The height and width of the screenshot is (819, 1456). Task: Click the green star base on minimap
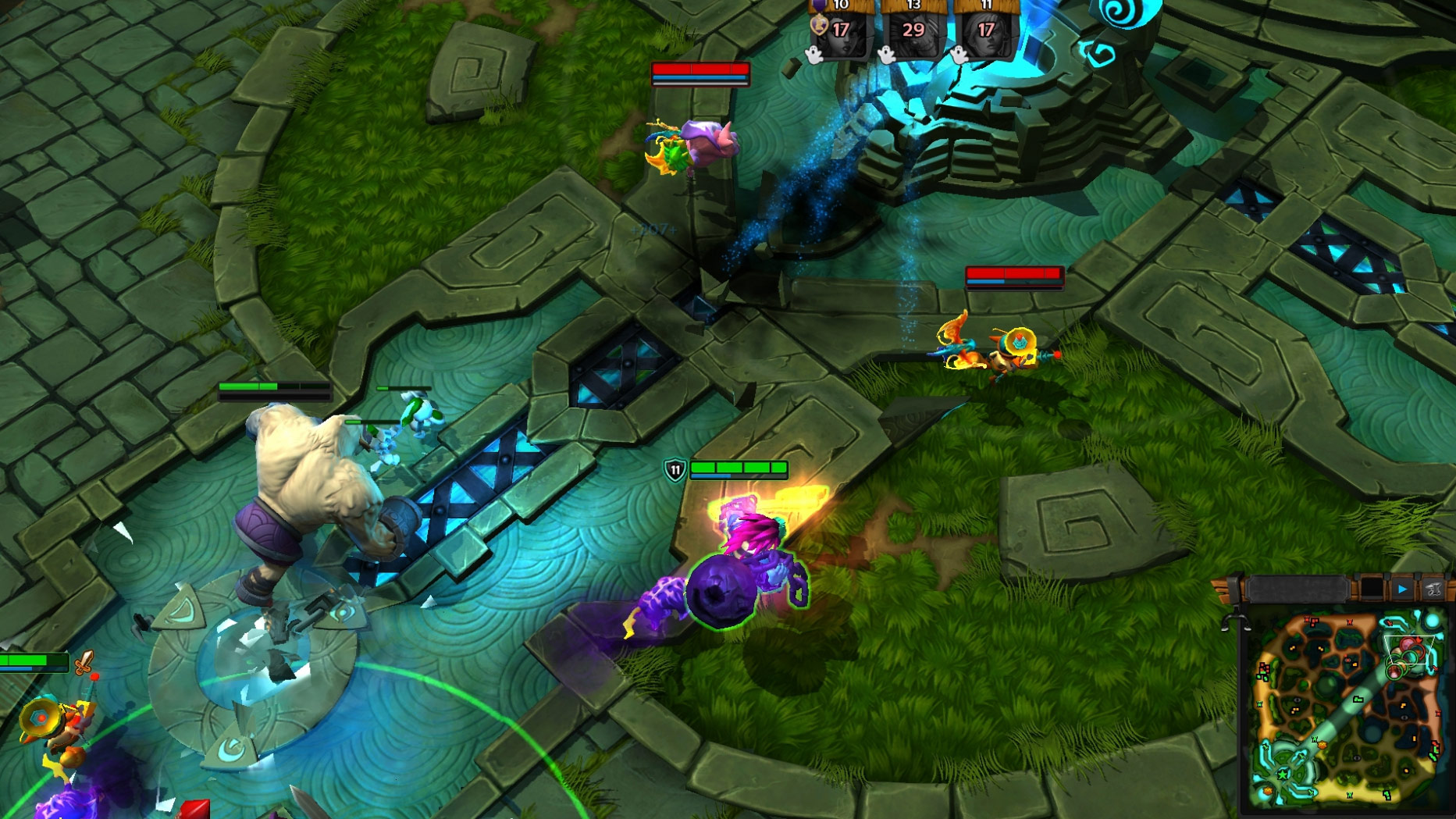tap(1283, 774)
